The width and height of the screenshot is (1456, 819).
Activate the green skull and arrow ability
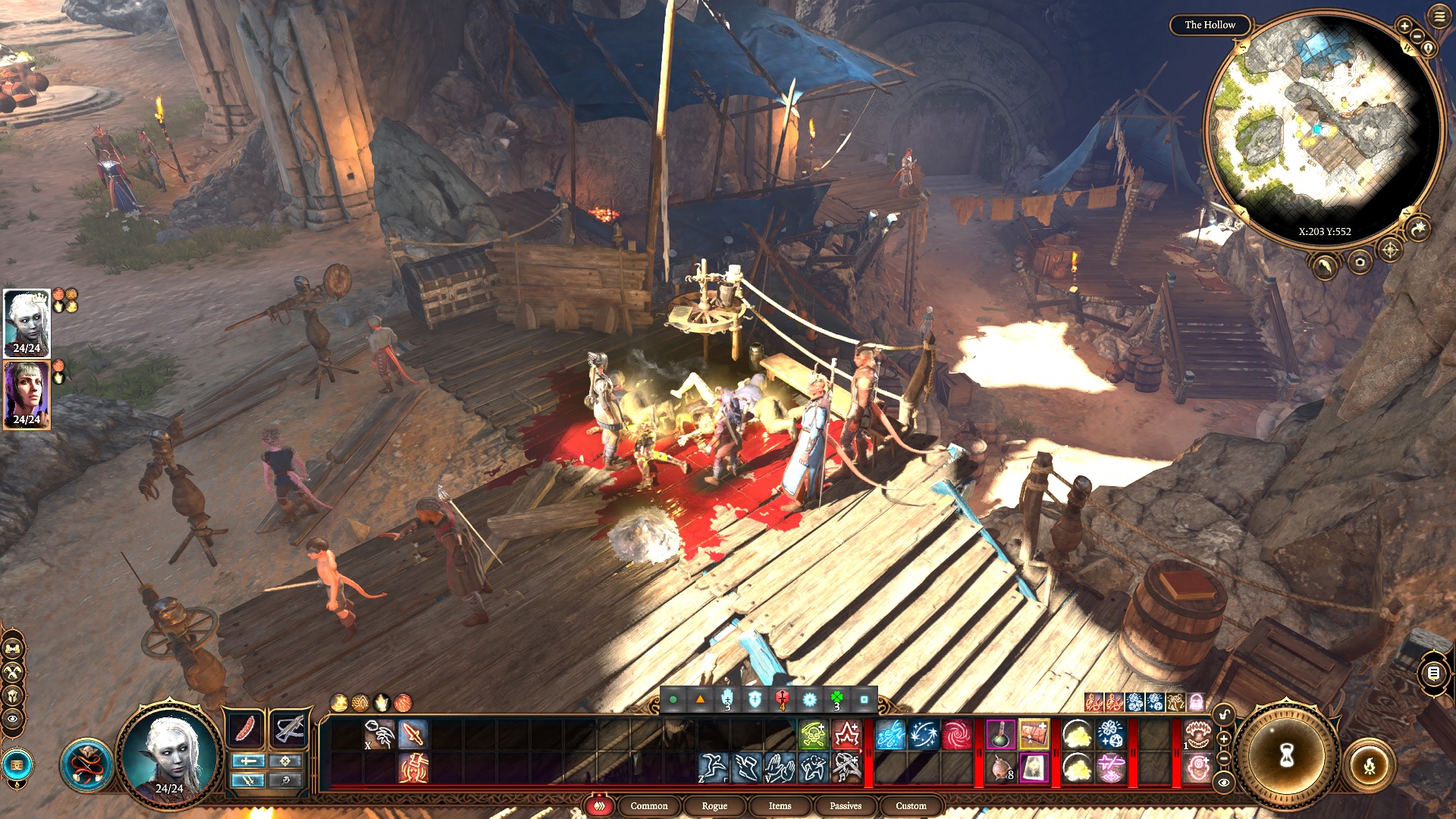click(x=812, y=734)
